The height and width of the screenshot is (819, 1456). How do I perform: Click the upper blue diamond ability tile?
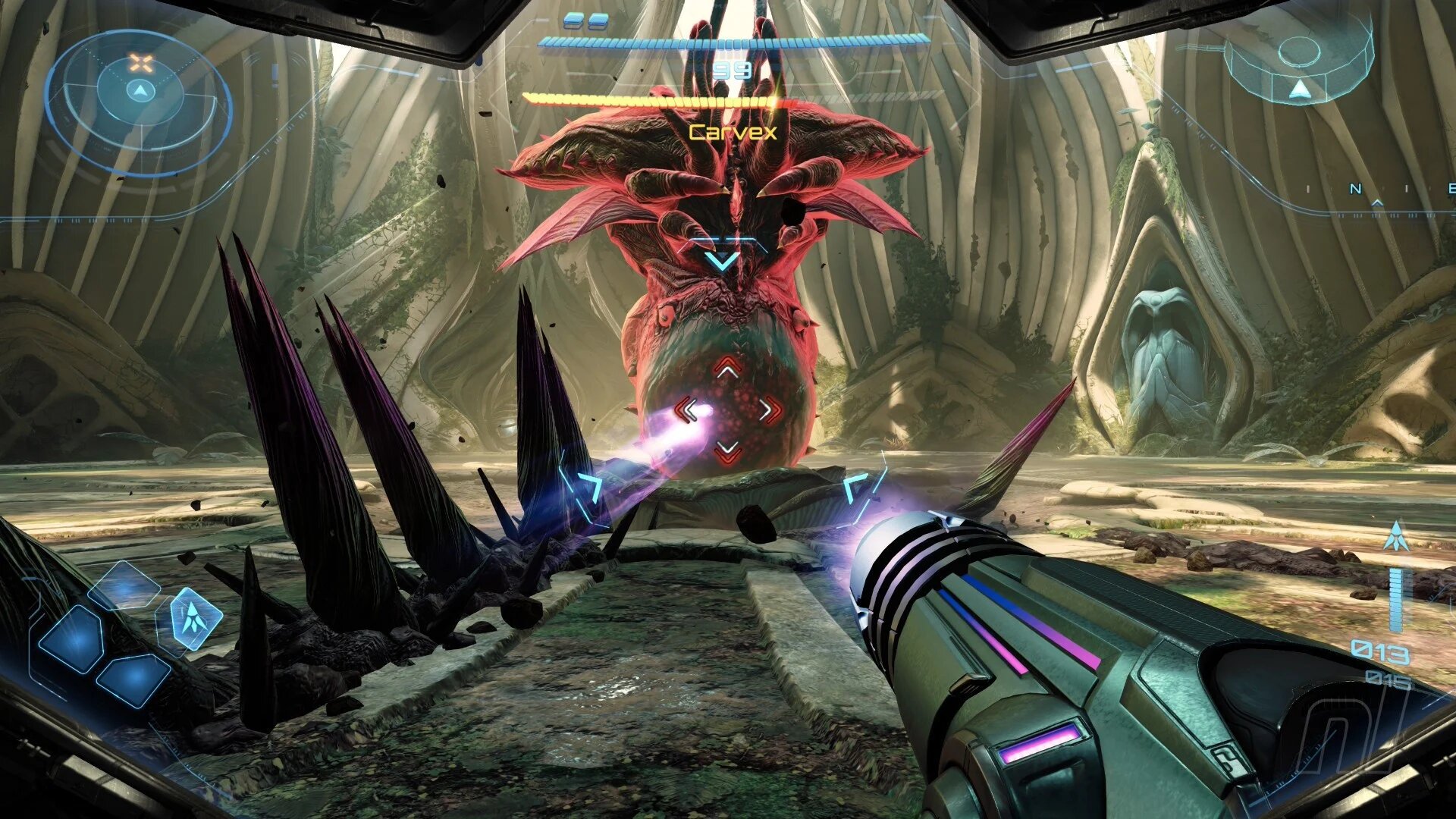coord(124,585)
